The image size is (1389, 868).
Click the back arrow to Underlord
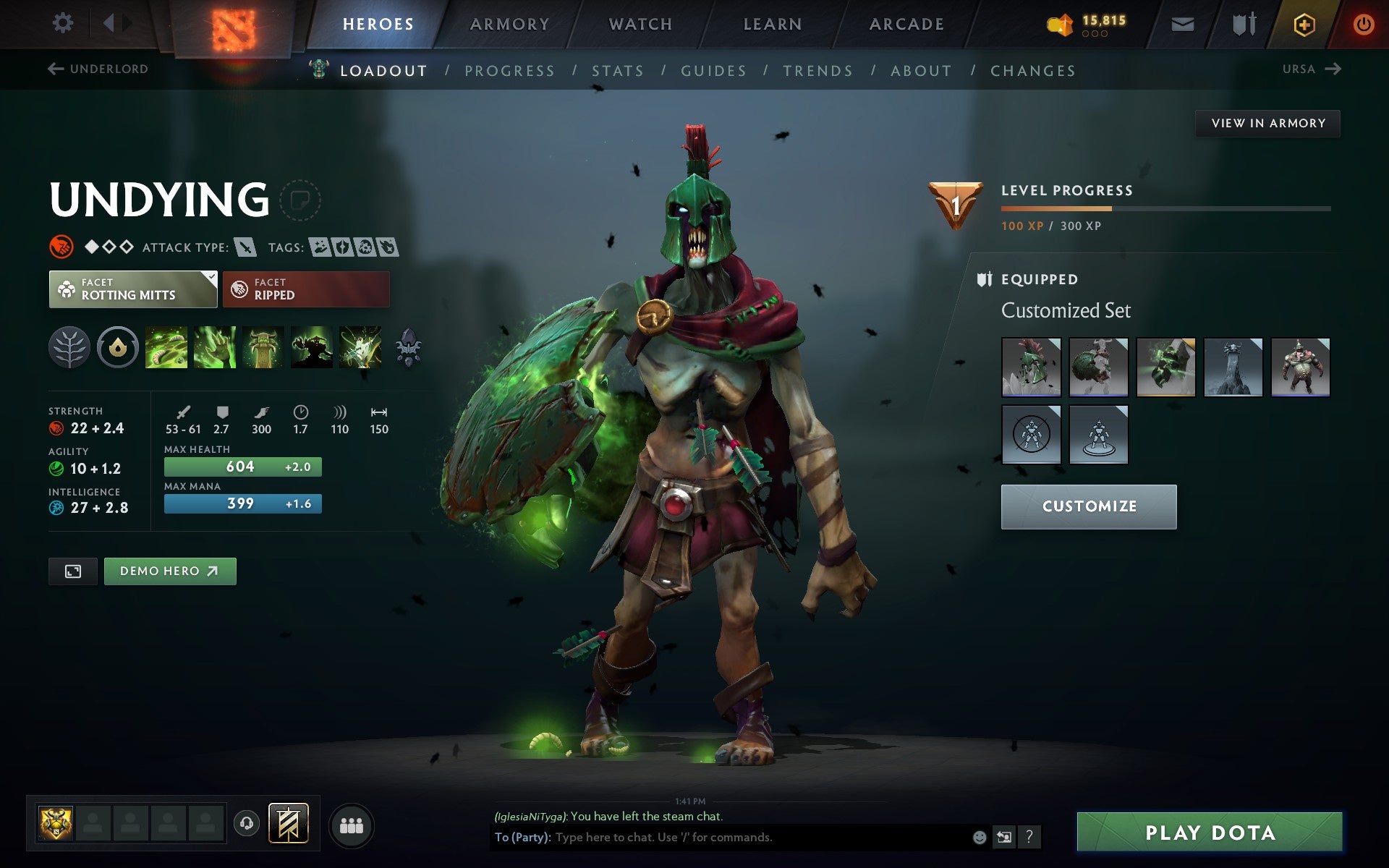[54, 69]
